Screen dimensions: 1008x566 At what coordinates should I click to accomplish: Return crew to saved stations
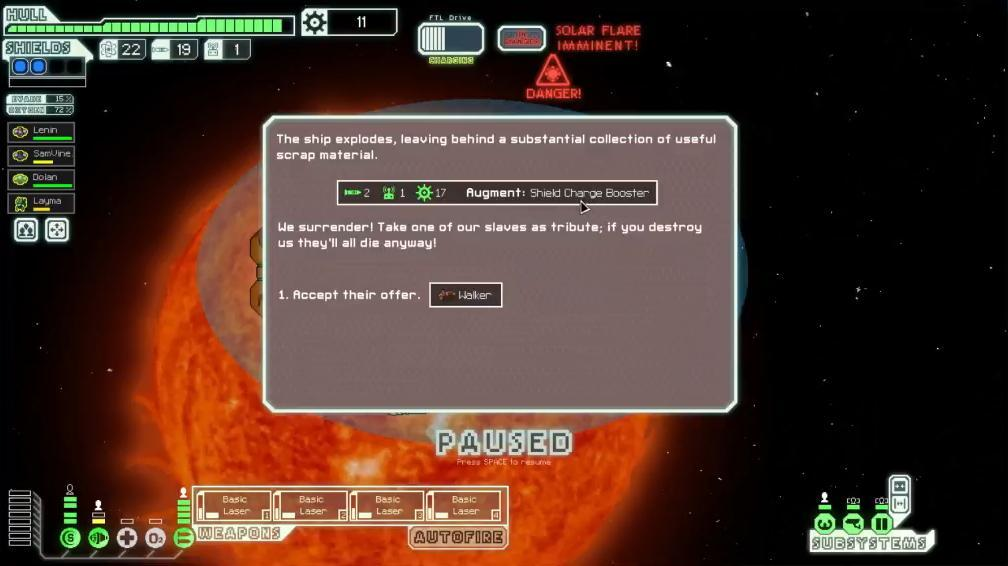click(x=57, y=230)
